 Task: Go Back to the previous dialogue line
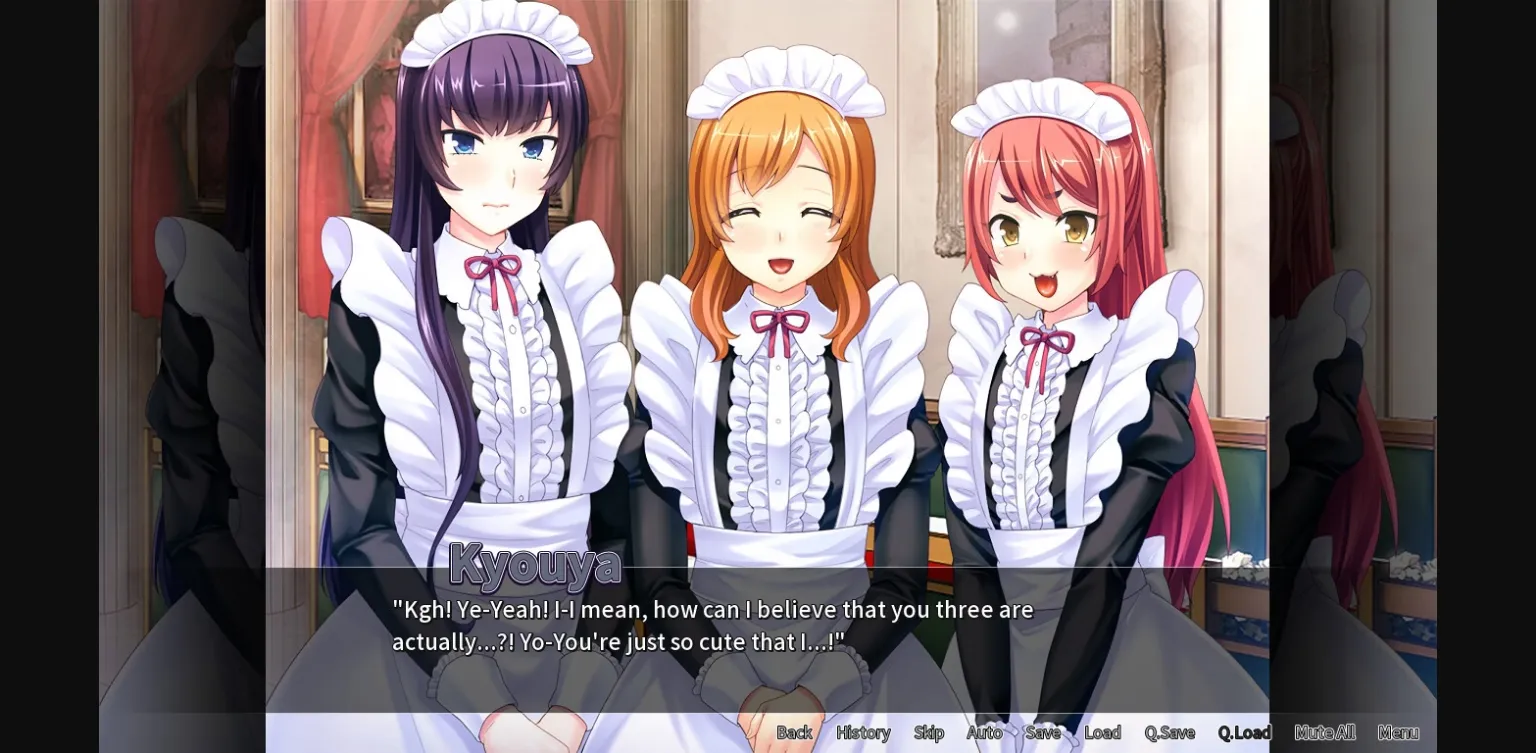(x=794, y=732)
